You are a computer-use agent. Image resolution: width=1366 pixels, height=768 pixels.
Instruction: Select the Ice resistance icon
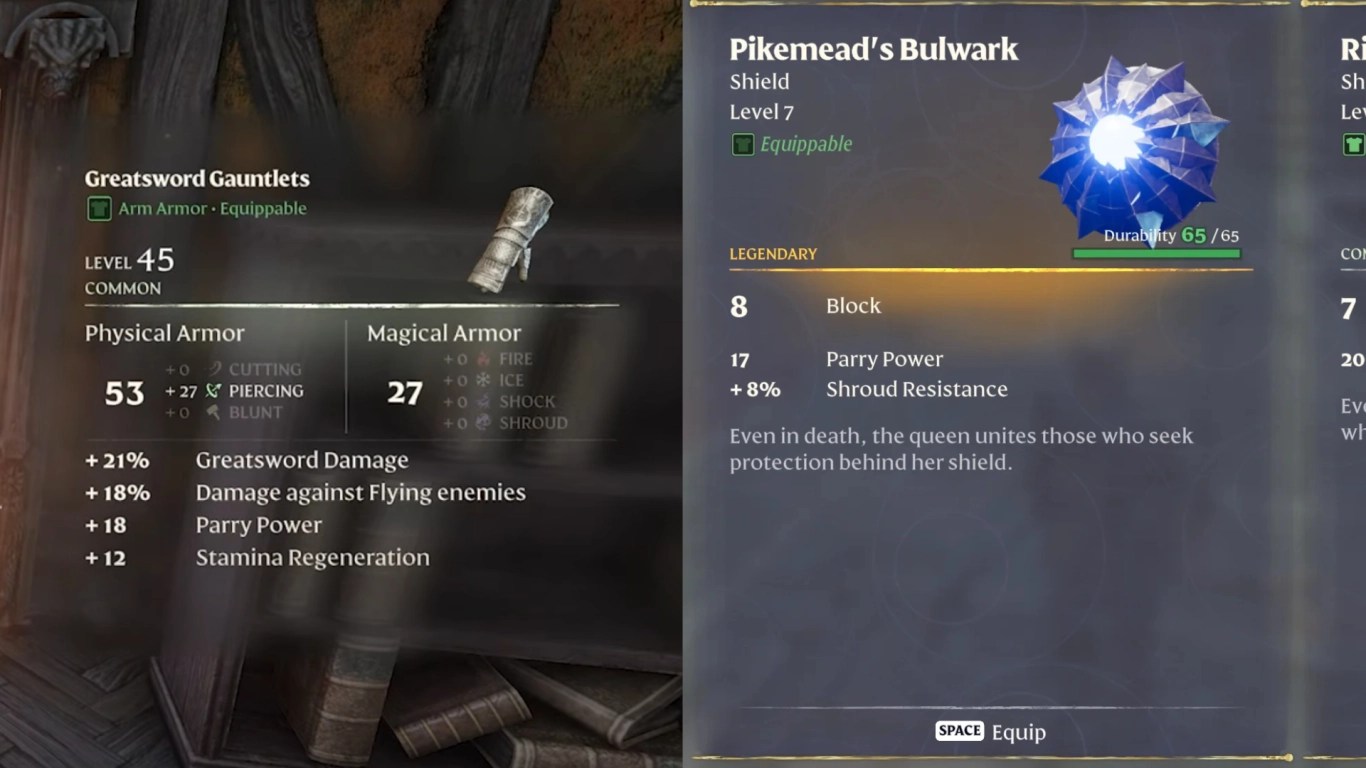tap(481, 379)
